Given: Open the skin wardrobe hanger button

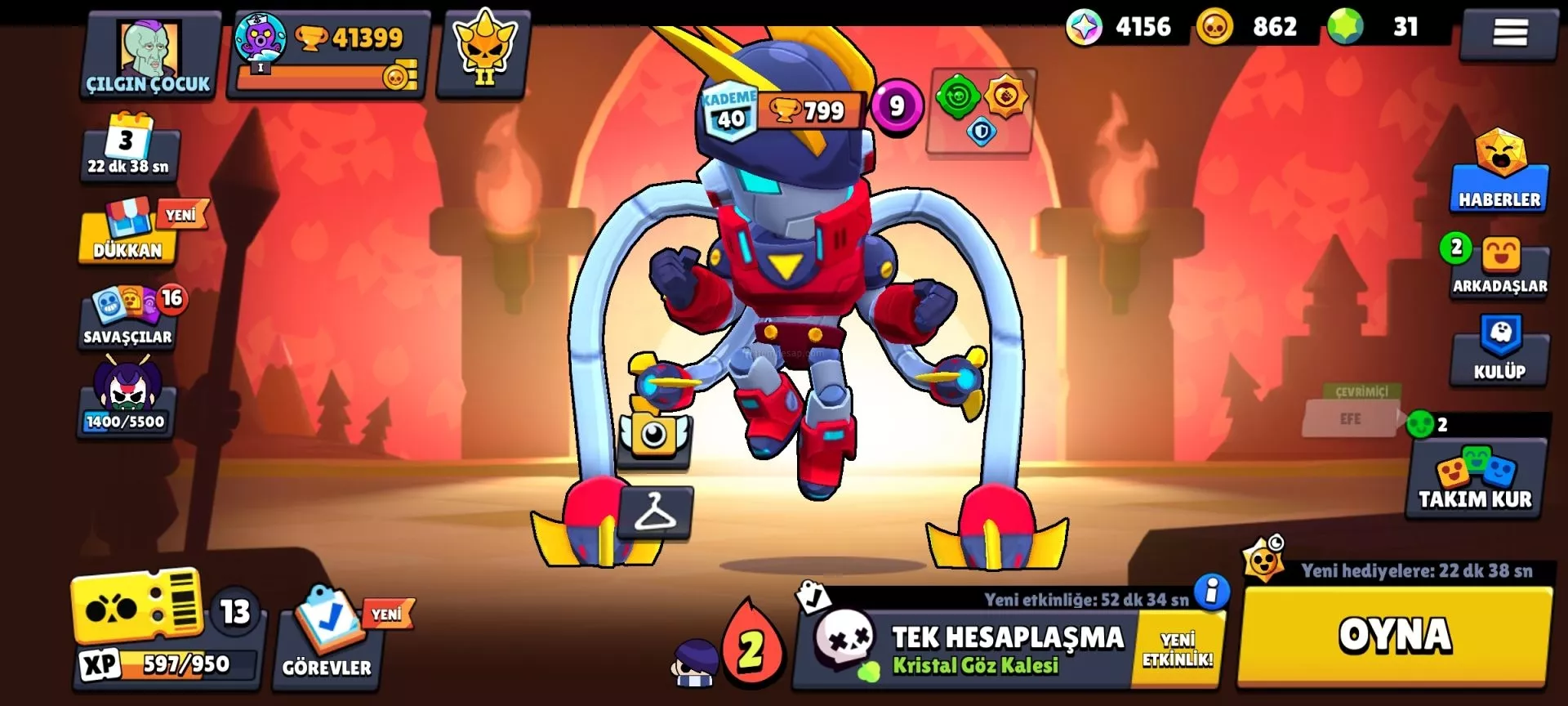Looking at the screenshot, I should pyautogui.click(x=655, y=512).
